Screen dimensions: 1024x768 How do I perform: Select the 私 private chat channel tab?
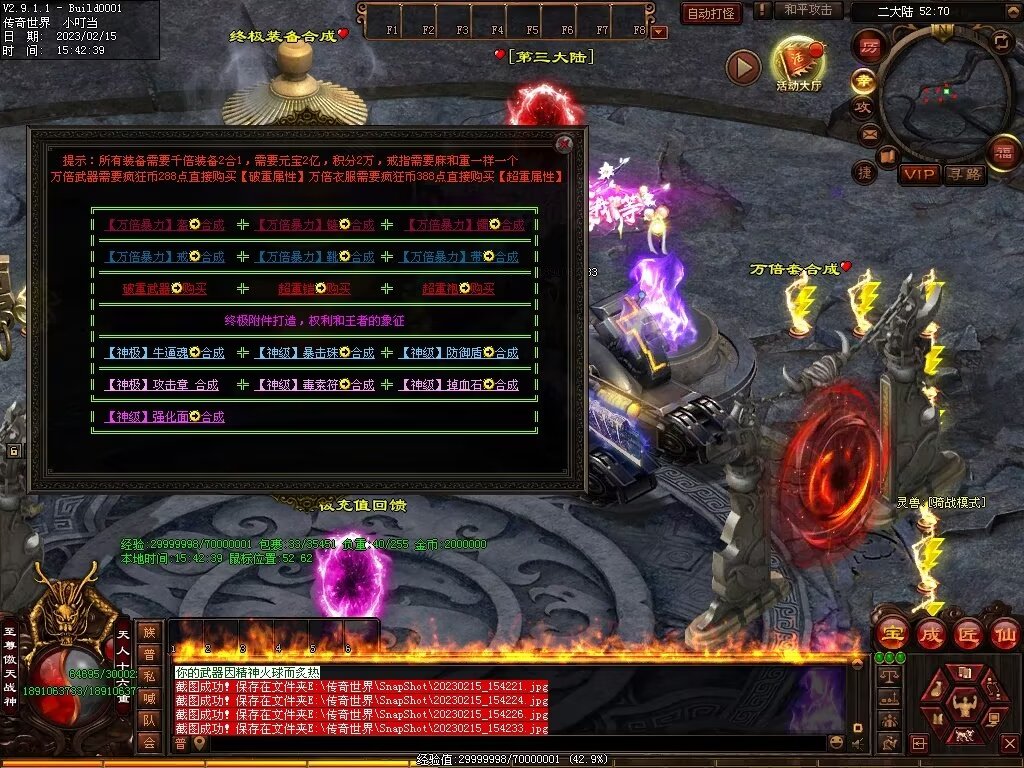[x=149, y=676]
